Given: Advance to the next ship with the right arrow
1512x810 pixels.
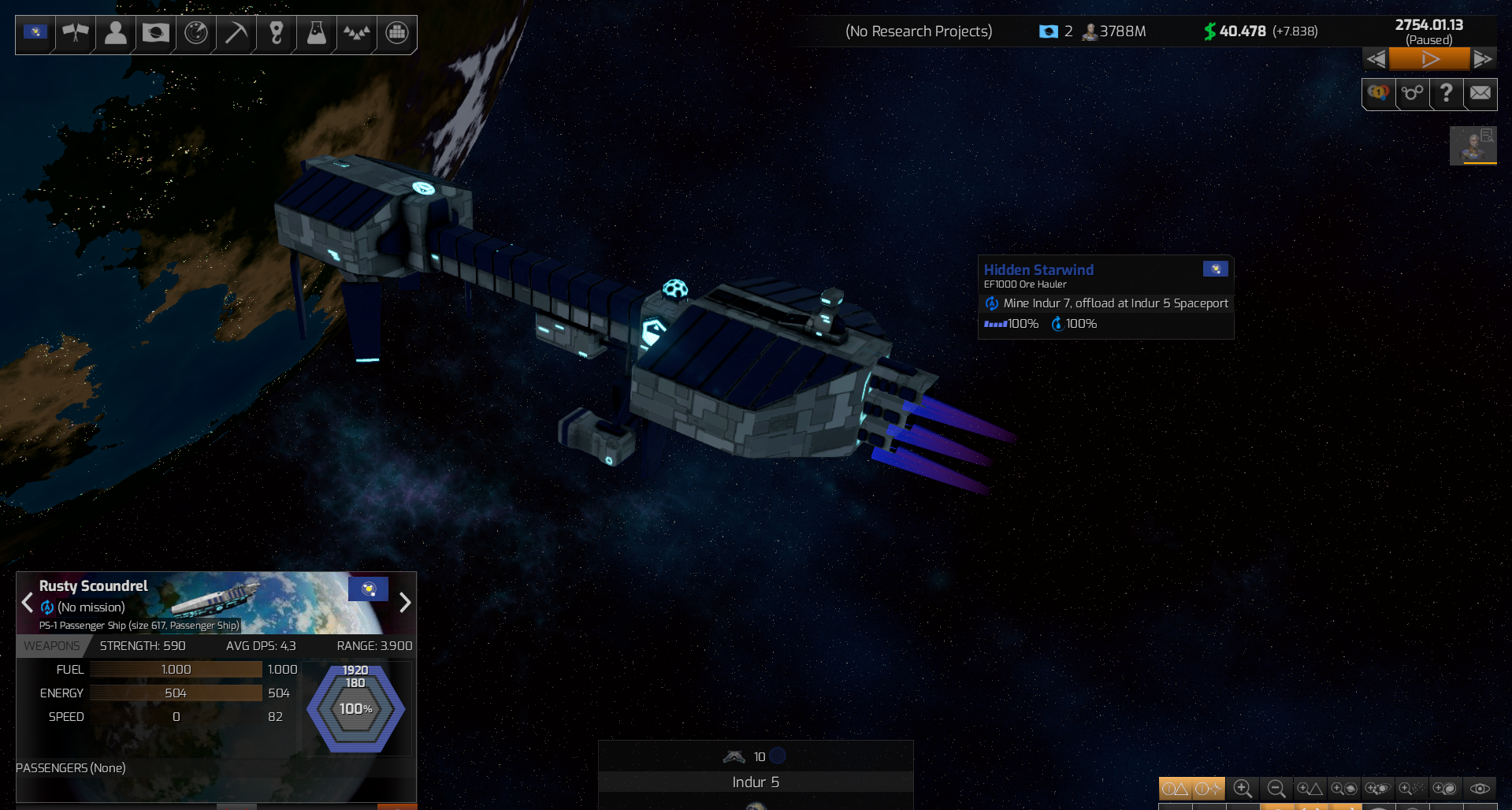Looking at the screenshot, I should click(405, 603).
